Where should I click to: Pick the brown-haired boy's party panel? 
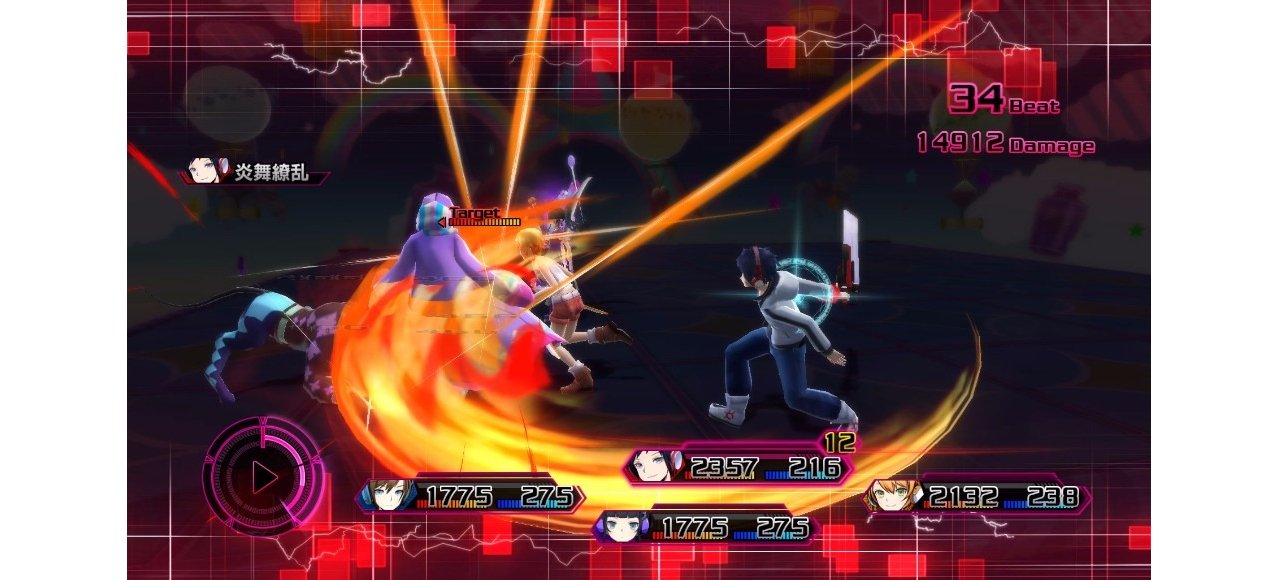click(470, 496)
